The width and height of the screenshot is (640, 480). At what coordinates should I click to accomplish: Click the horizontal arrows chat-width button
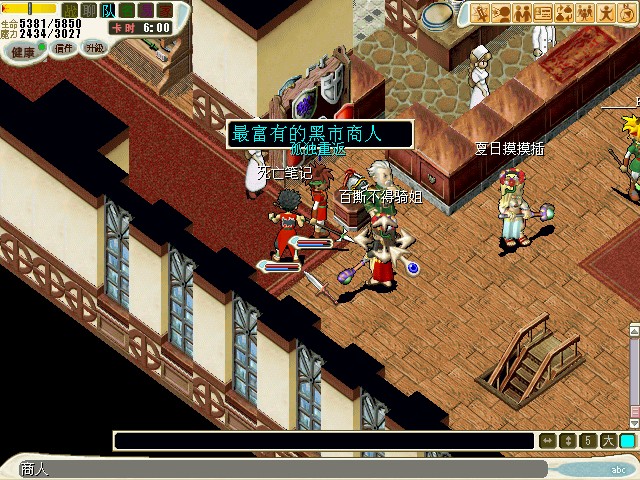tap(547, 441)
